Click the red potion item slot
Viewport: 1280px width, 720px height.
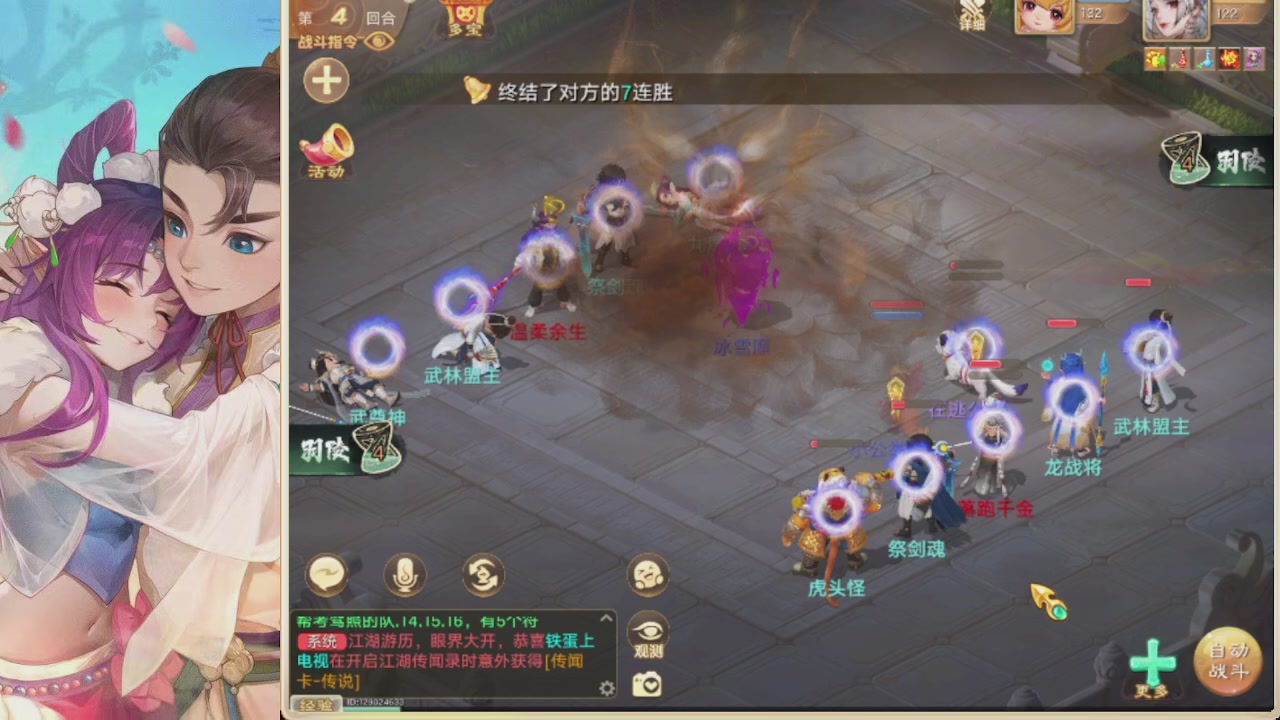click(x=1182, y=58)
